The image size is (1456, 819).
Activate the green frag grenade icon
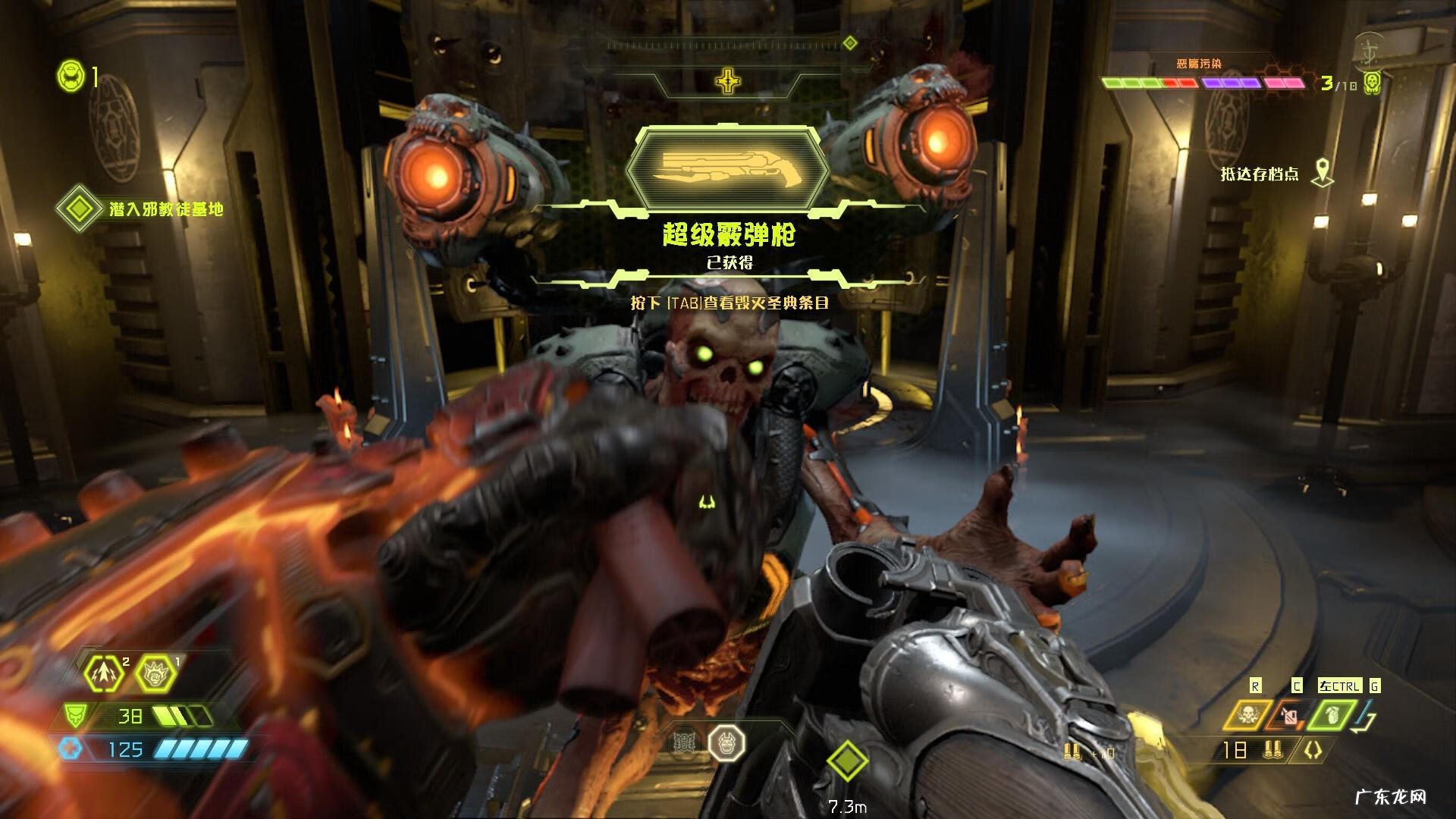[x=1332, y=714]
